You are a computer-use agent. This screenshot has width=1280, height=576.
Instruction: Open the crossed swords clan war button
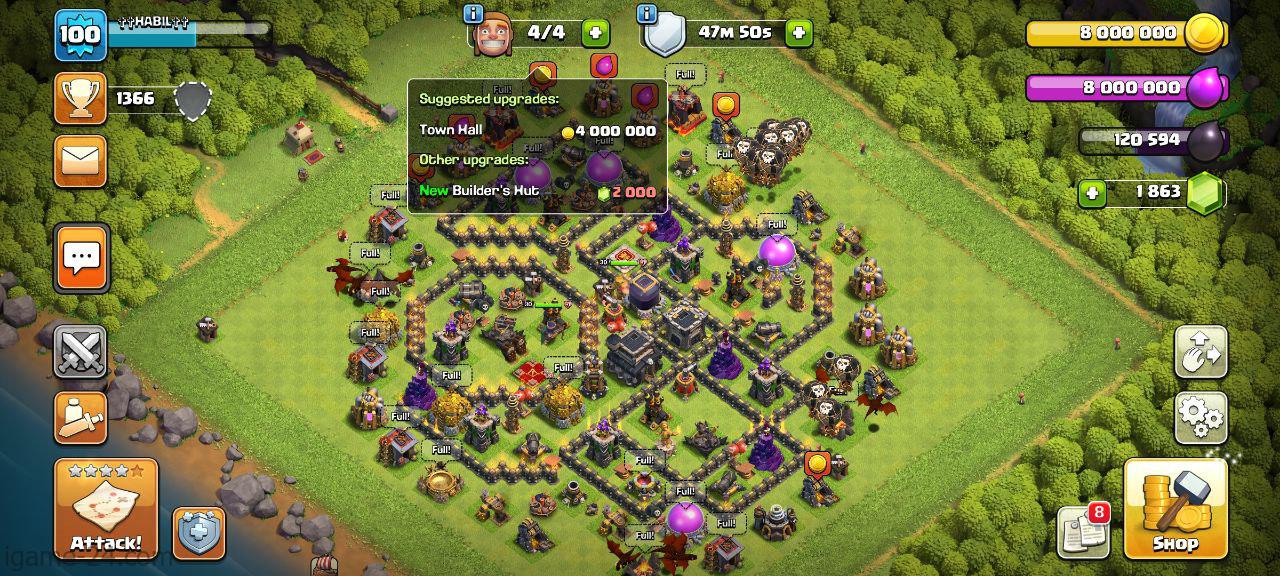point(80,351)
